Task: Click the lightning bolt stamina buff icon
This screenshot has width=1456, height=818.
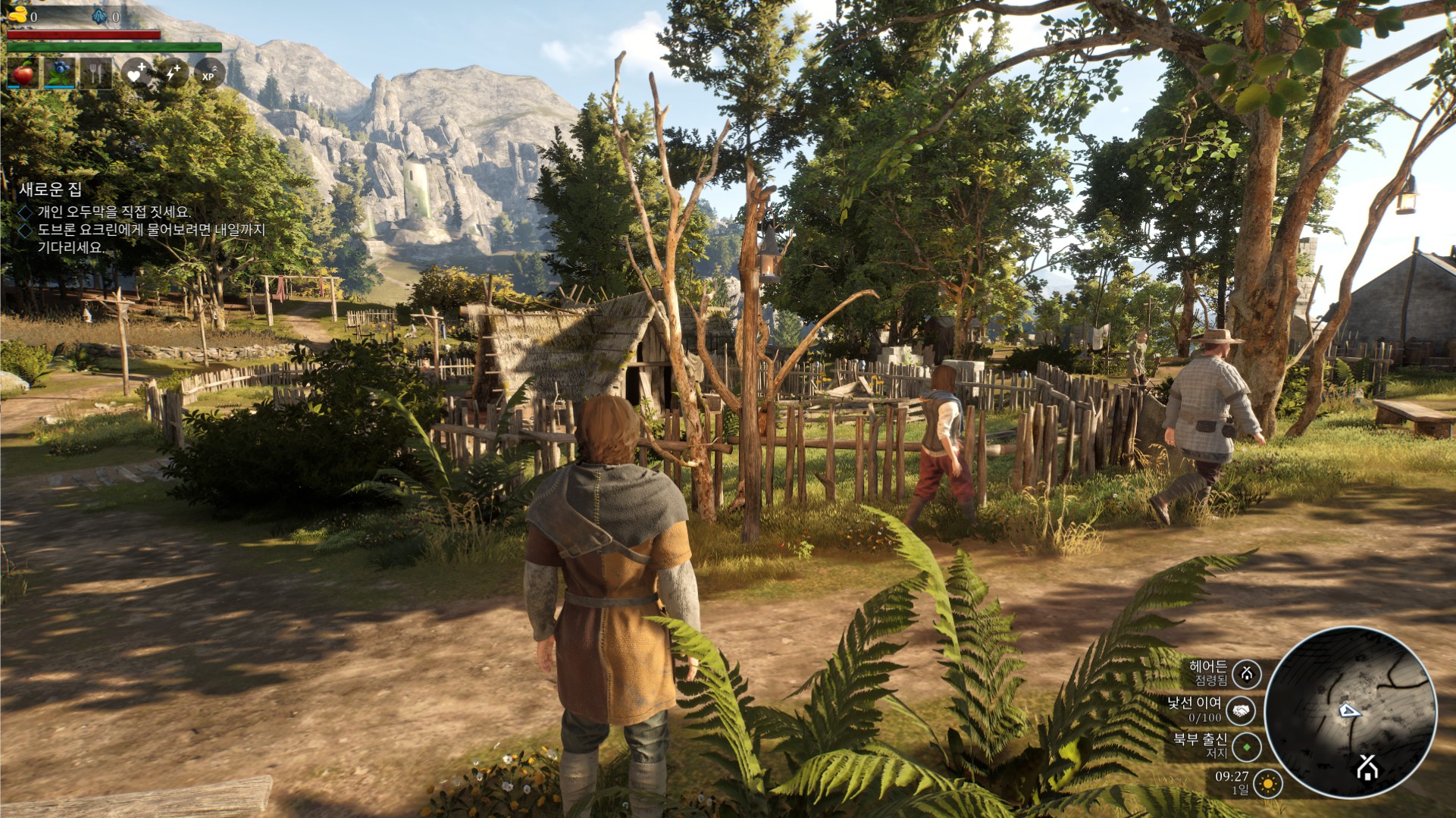Action: pos(173,74)
